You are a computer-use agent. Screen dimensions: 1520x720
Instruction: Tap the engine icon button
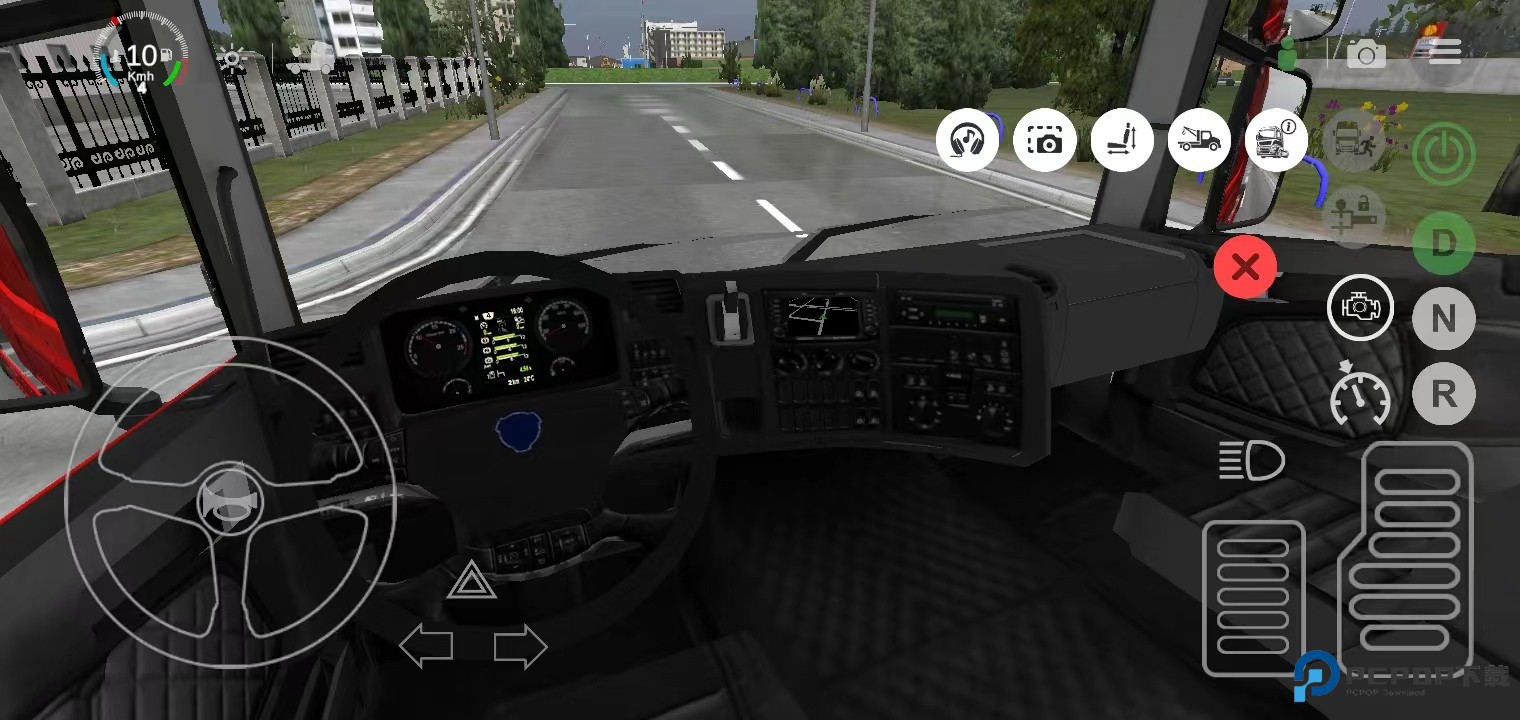click(1359, 307)
